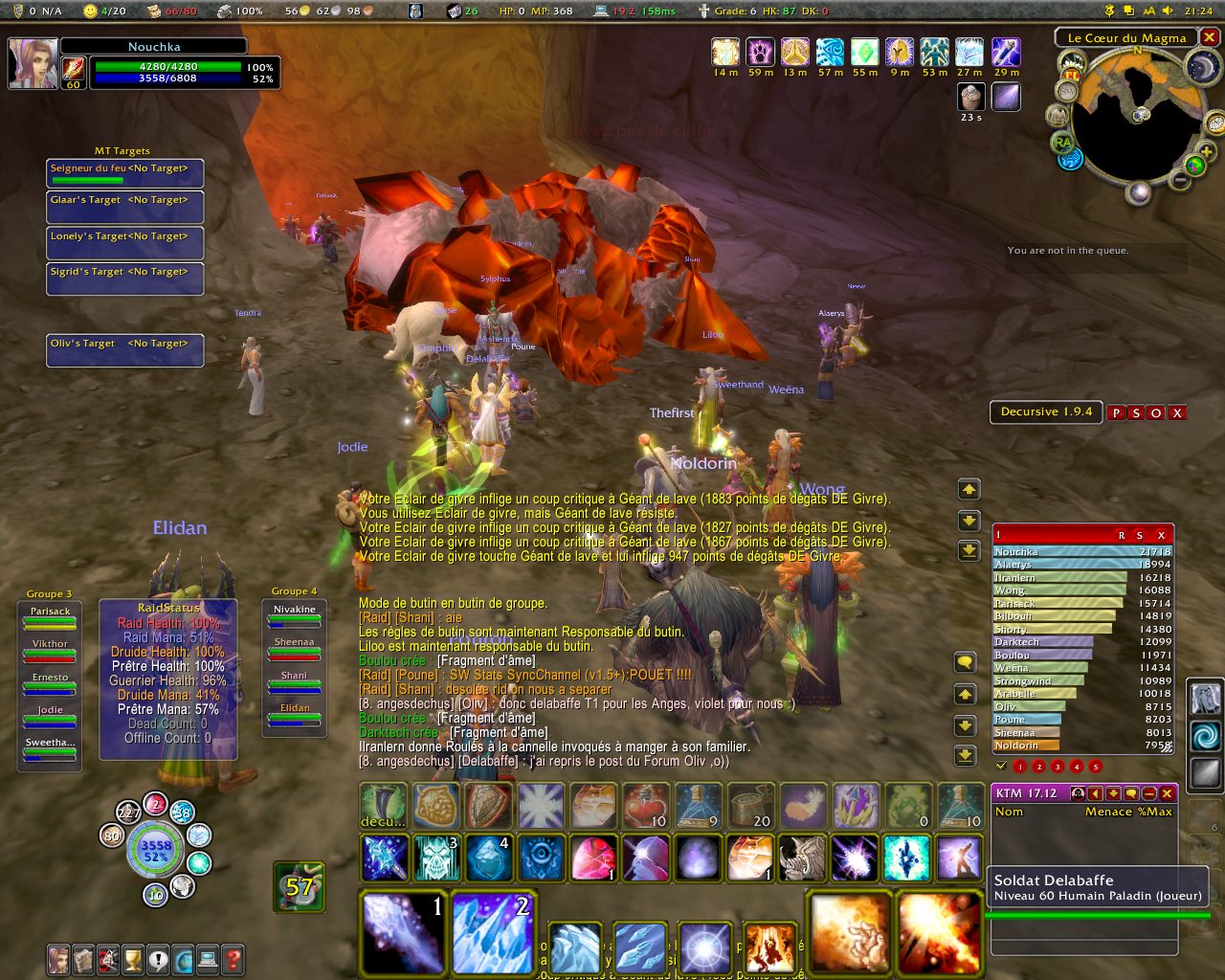Target Parisack in the Groupe 3 frame

[x=50, y=617]
